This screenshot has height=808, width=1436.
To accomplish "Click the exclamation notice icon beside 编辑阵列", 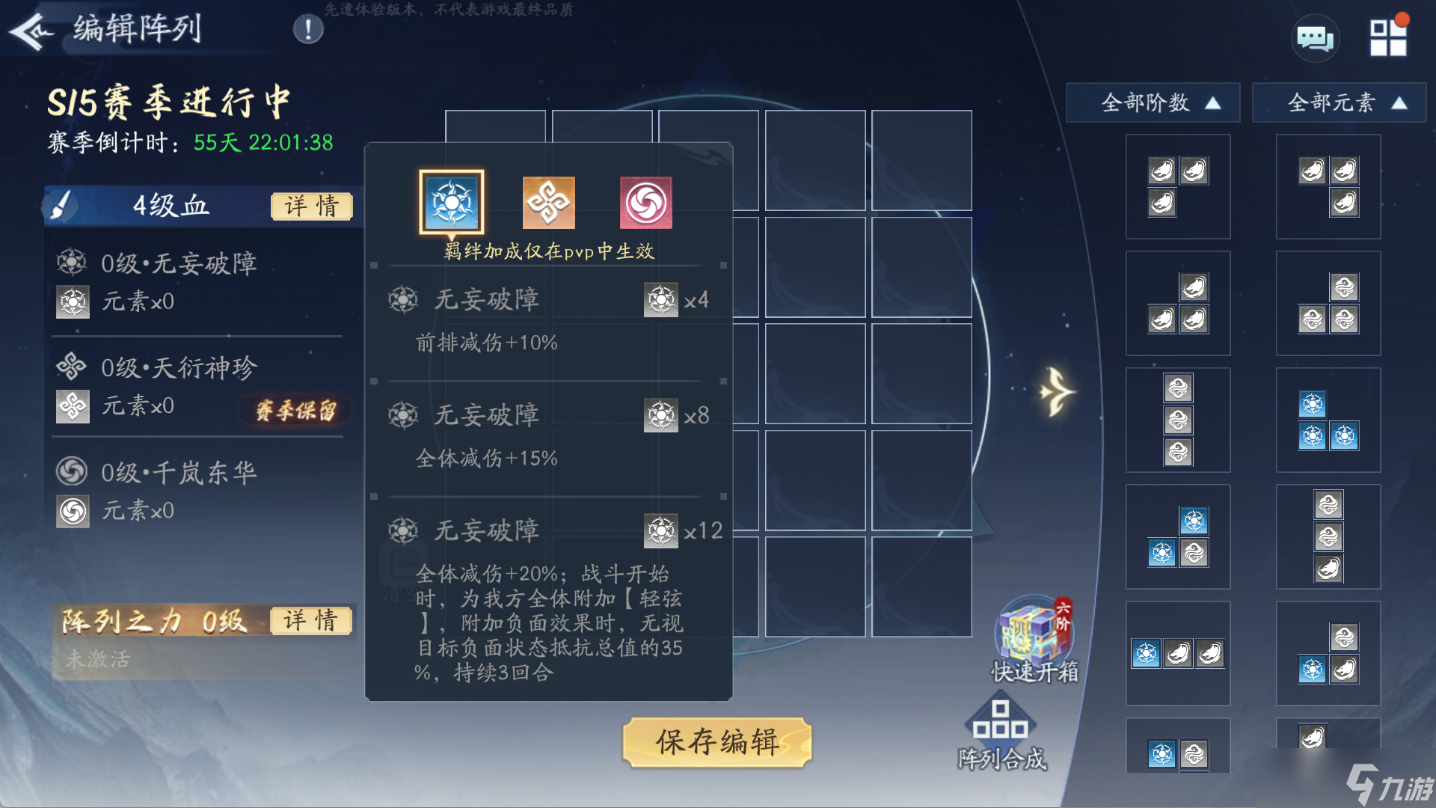I will click(x=307, y=29).
